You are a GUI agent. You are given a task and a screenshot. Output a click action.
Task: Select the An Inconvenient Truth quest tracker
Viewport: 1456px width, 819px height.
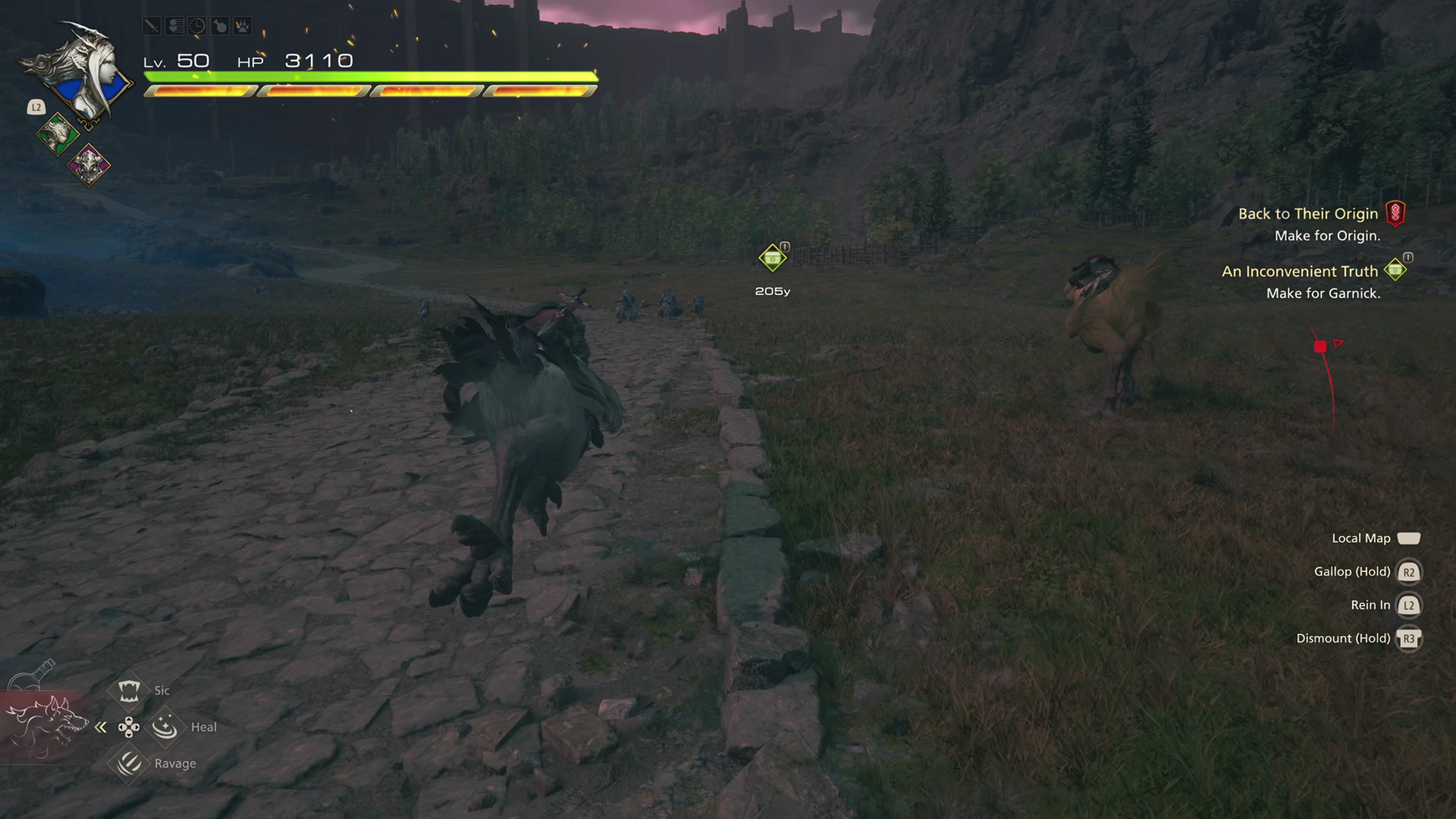coord(1299,271)
